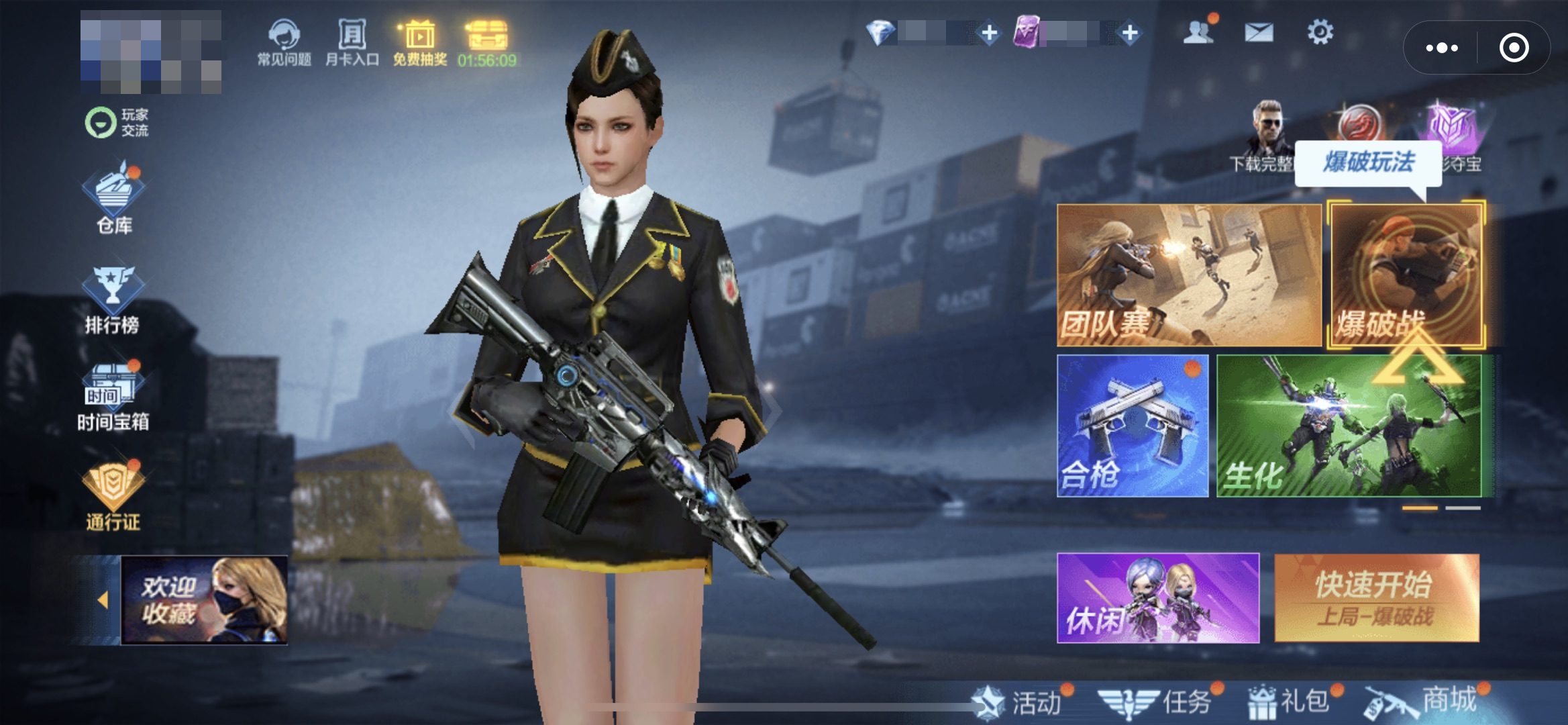Select the 团队赛 team match mode

[x=1188, y=275]
